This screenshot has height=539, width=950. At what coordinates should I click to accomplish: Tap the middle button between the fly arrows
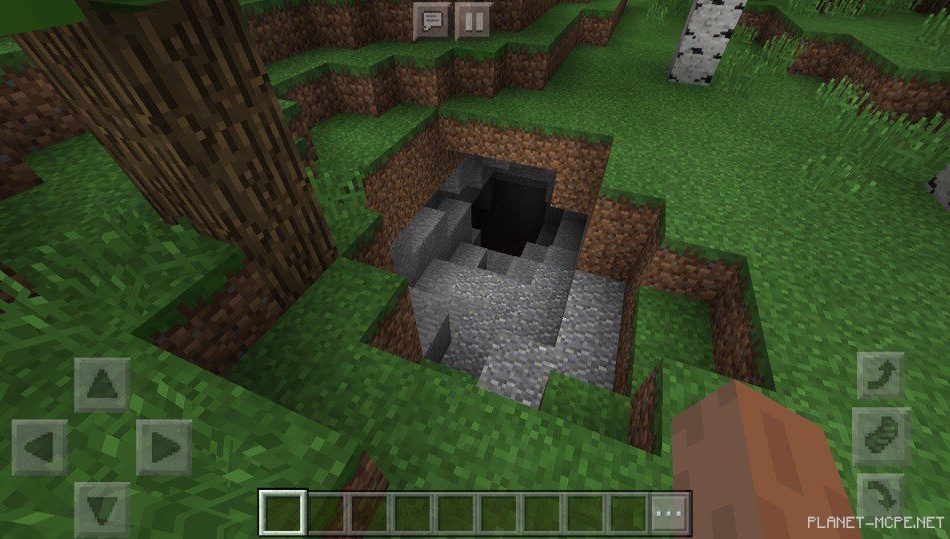pyautogui.click(x=880, y=436)
